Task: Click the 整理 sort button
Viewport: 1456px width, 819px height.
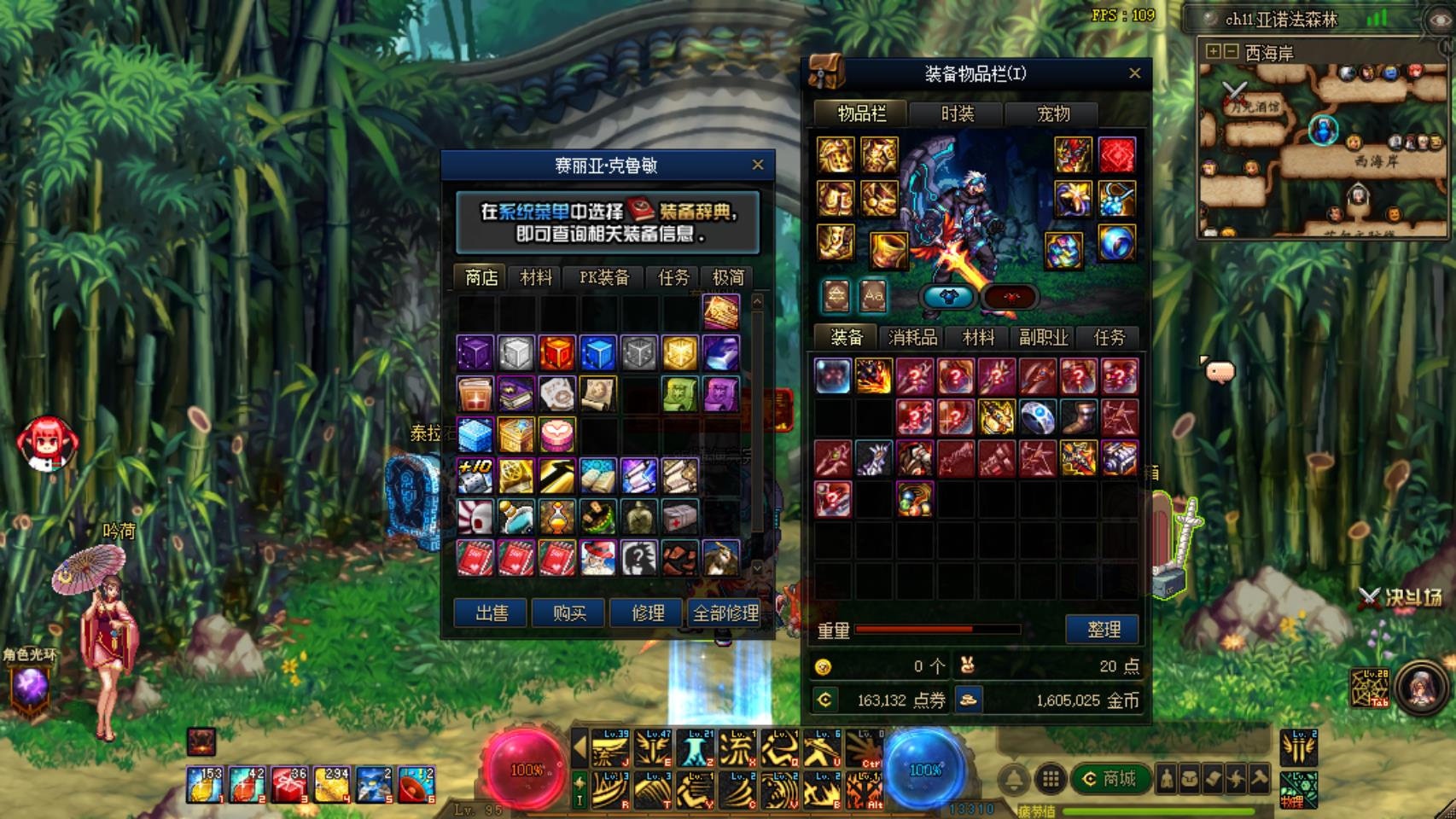Action: (1103, 630)
